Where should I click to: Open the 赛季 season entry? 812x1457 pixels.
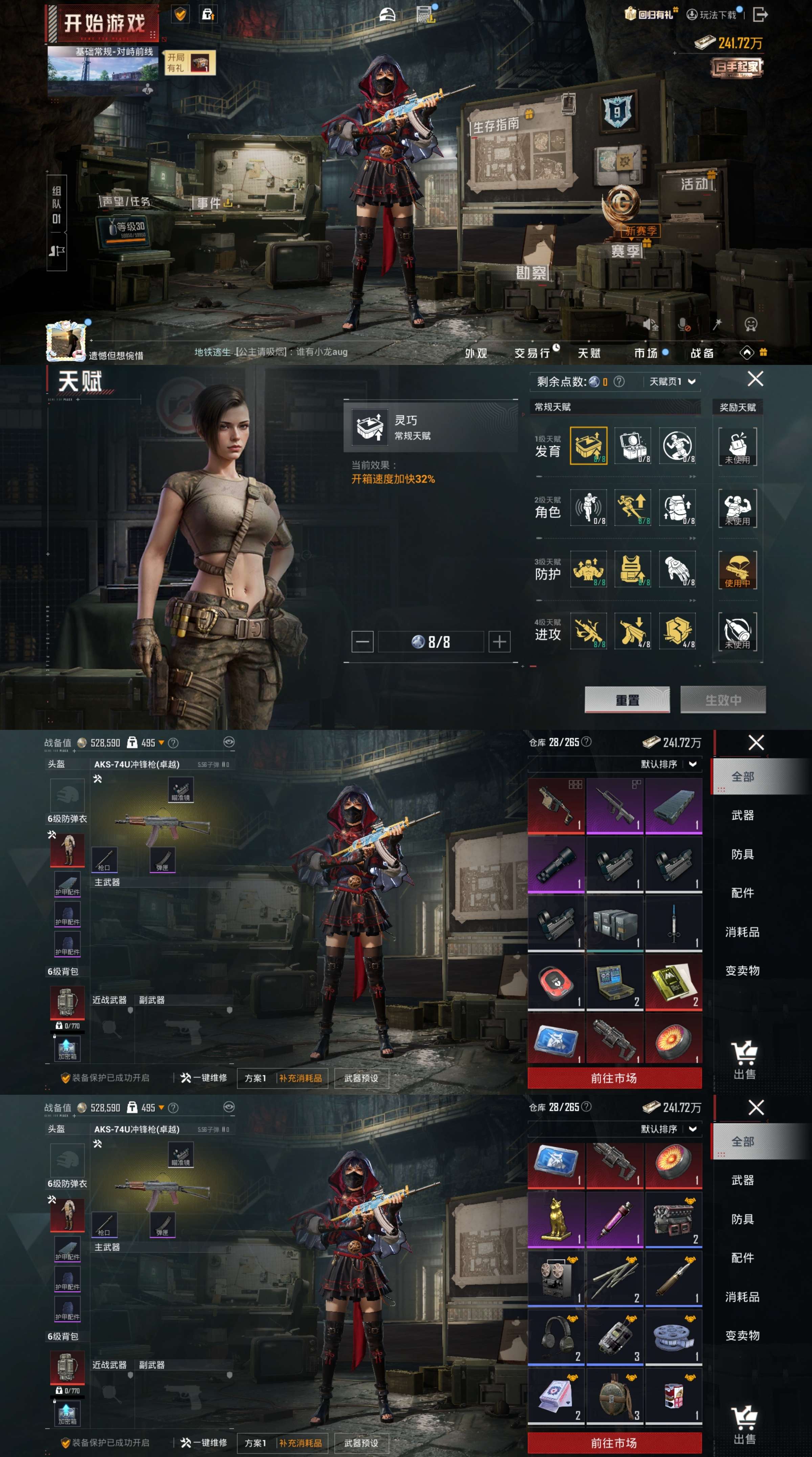[625, 251]
